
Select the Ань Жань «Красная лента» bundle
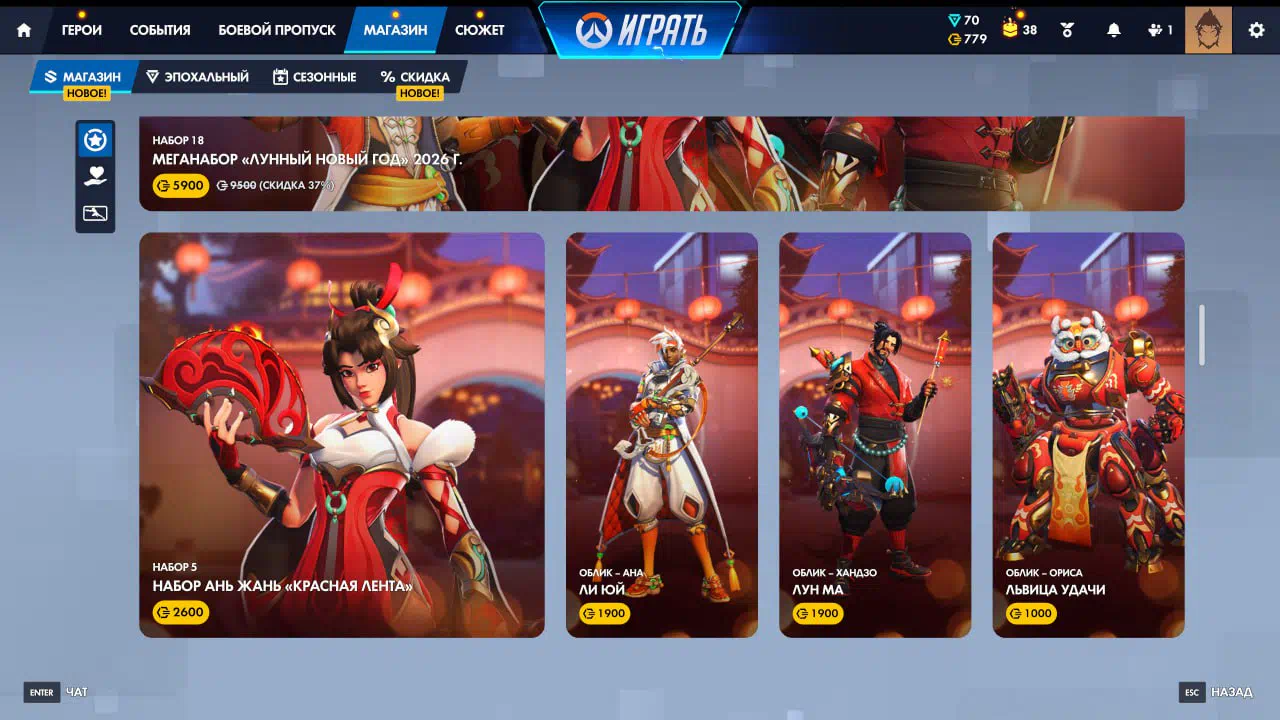(x=342, y=435)
